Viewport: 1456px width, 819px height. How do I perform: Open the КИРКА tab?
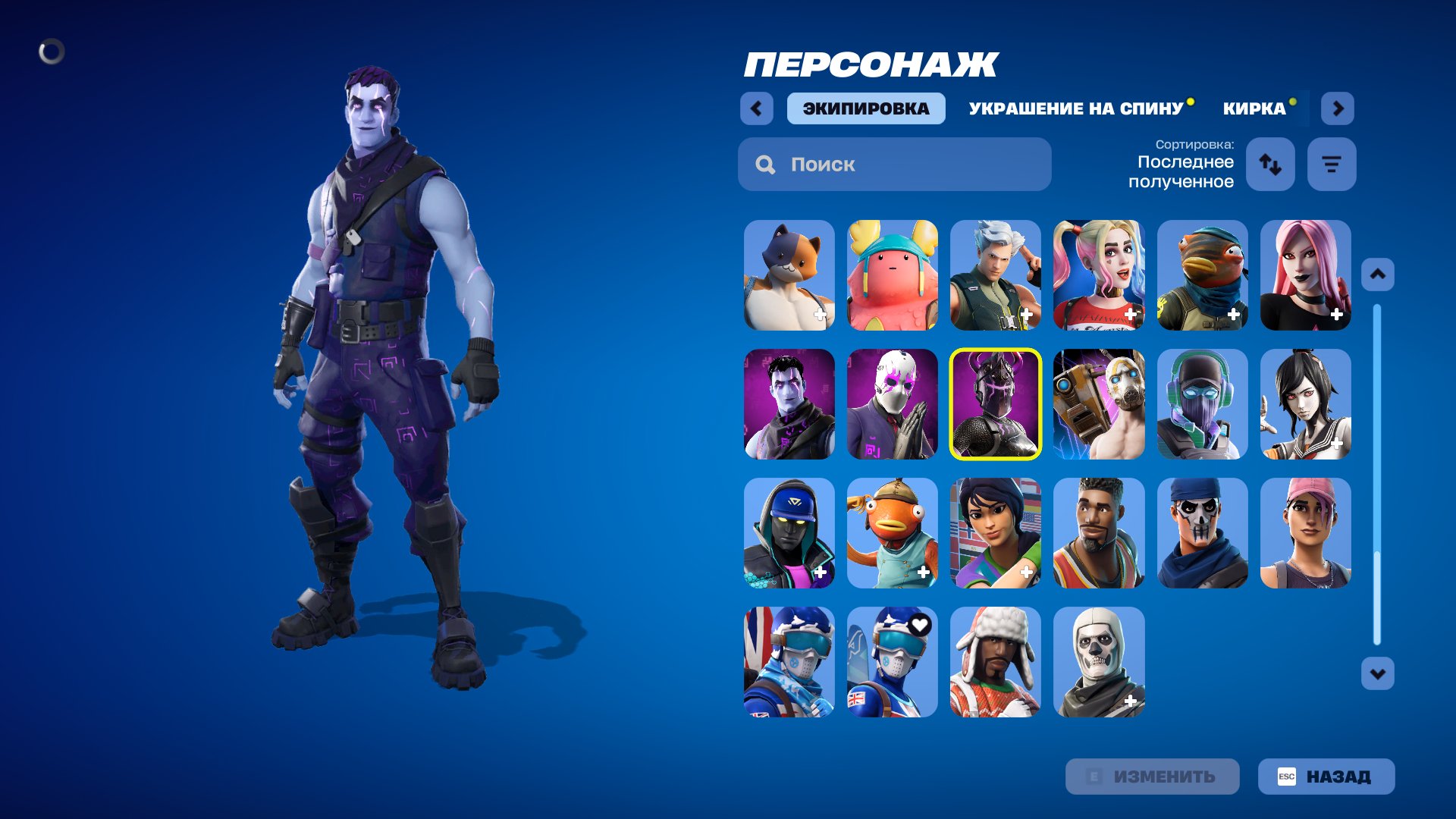tap(1252, 108)
